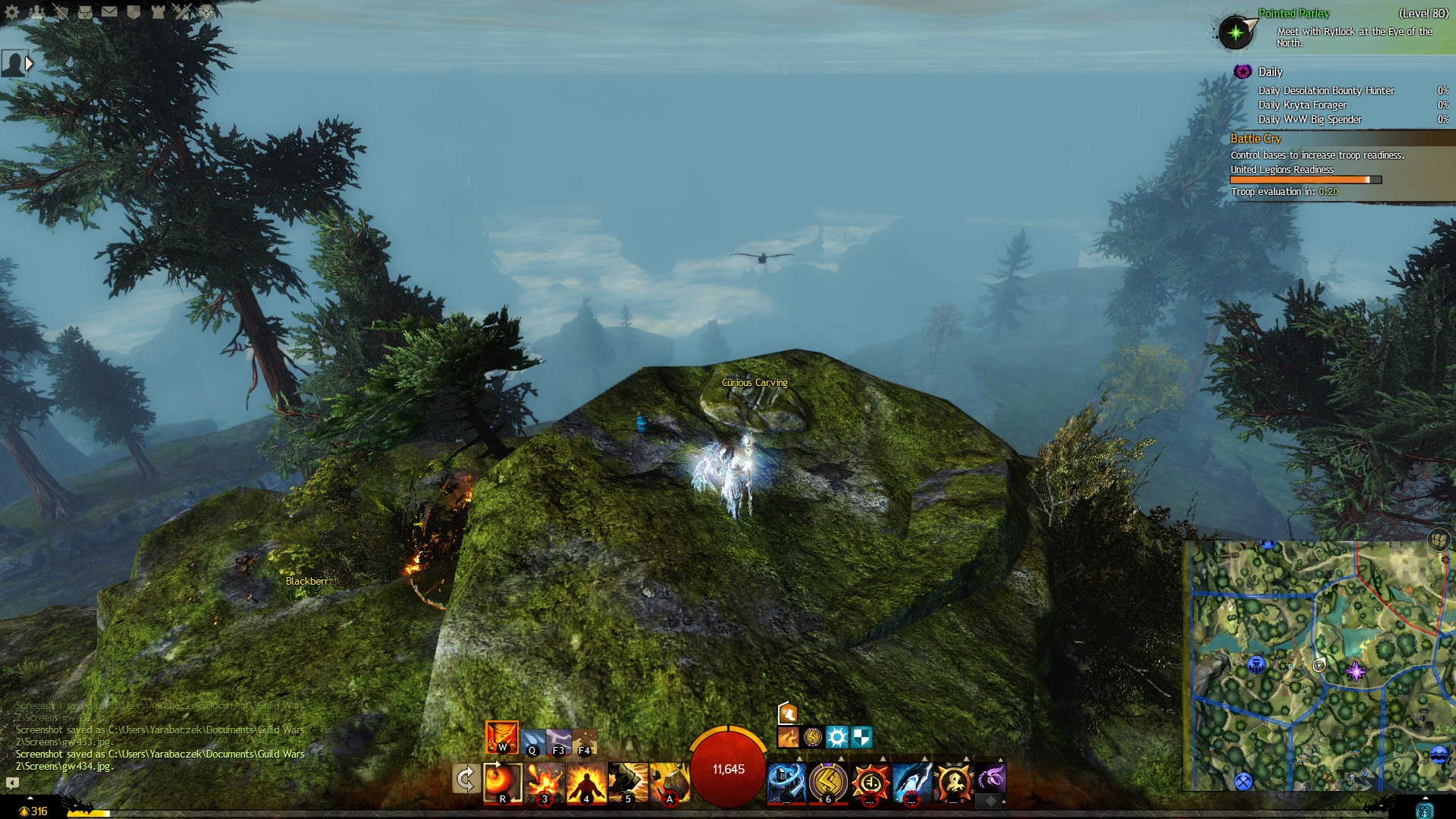This screenshot has height=819, width=1456.
Task: Use the purple dragon mount skill
Action: coord(990,779)
